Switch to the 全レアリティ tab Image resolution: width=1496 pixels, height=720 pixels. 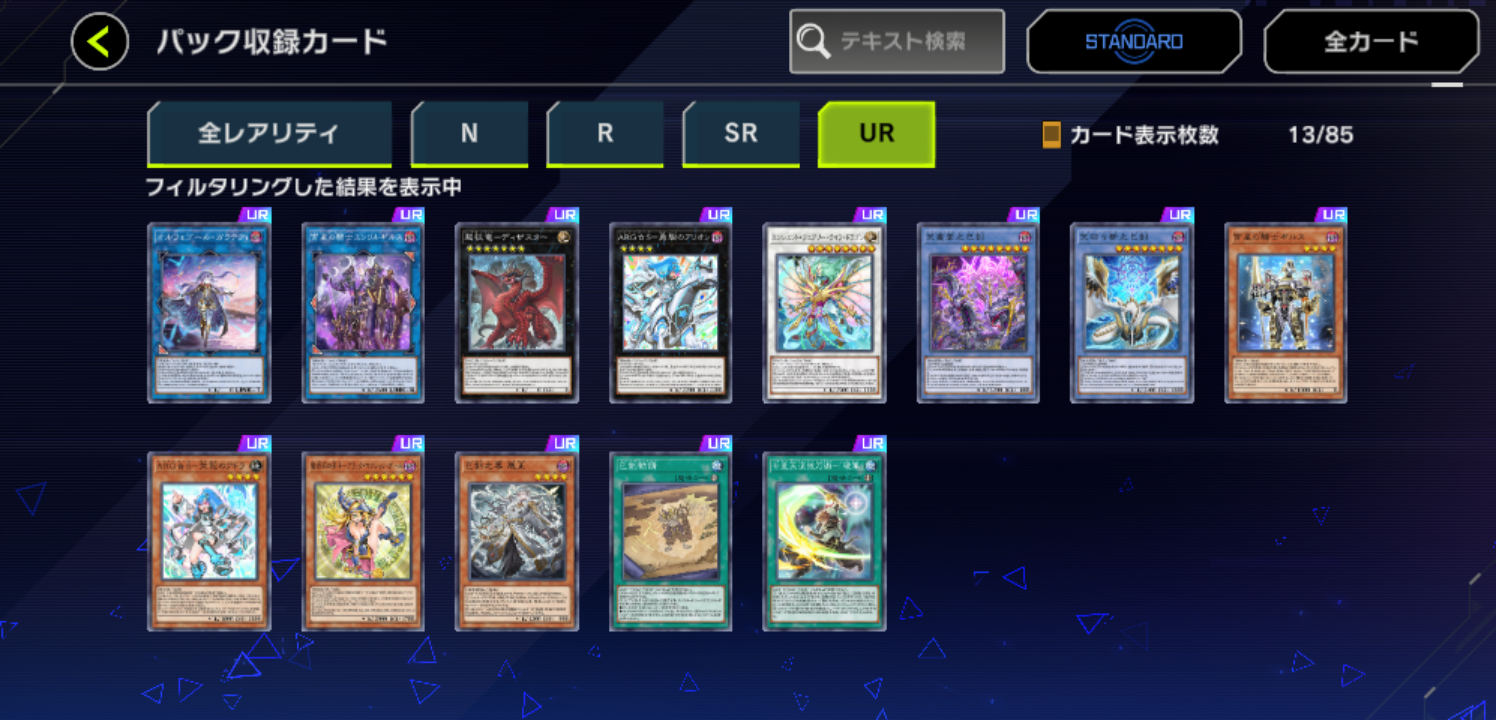(269, 134)
